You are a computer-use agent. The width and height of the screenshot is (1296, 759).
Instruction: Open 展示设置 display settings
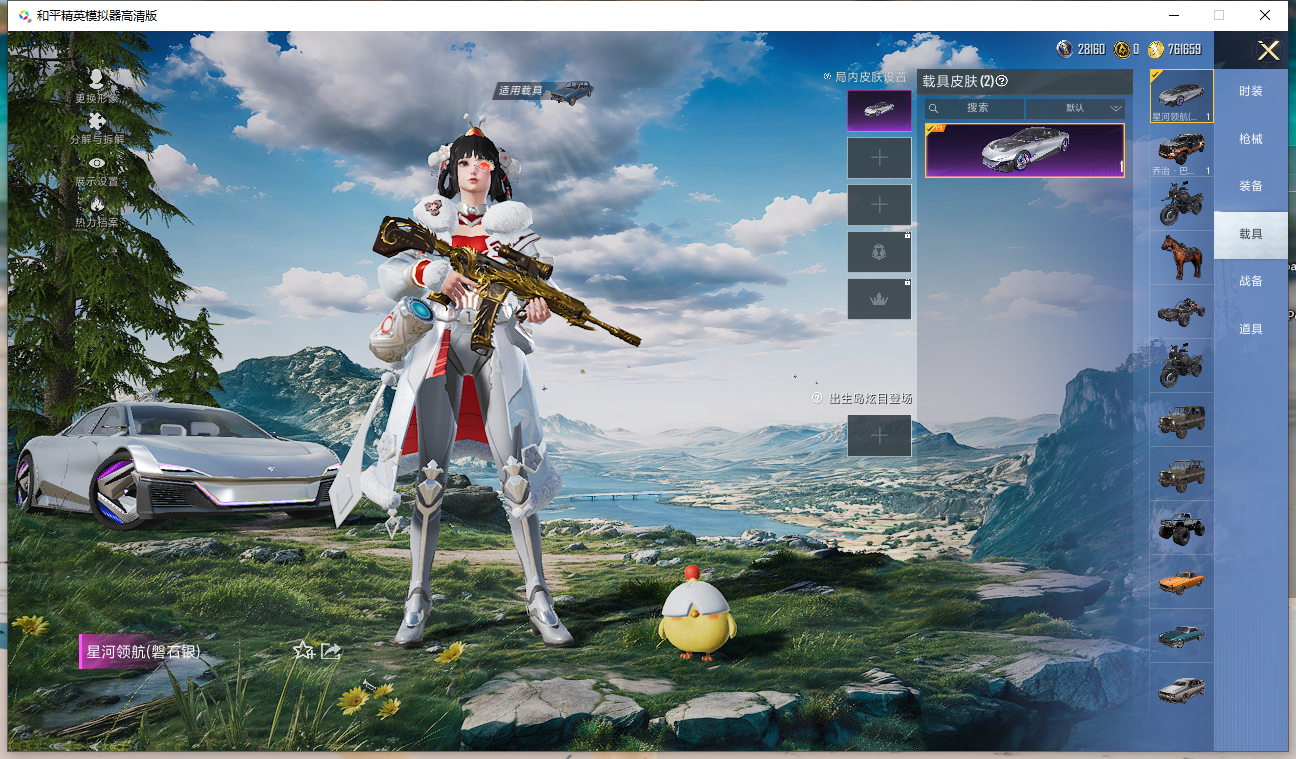97,170
